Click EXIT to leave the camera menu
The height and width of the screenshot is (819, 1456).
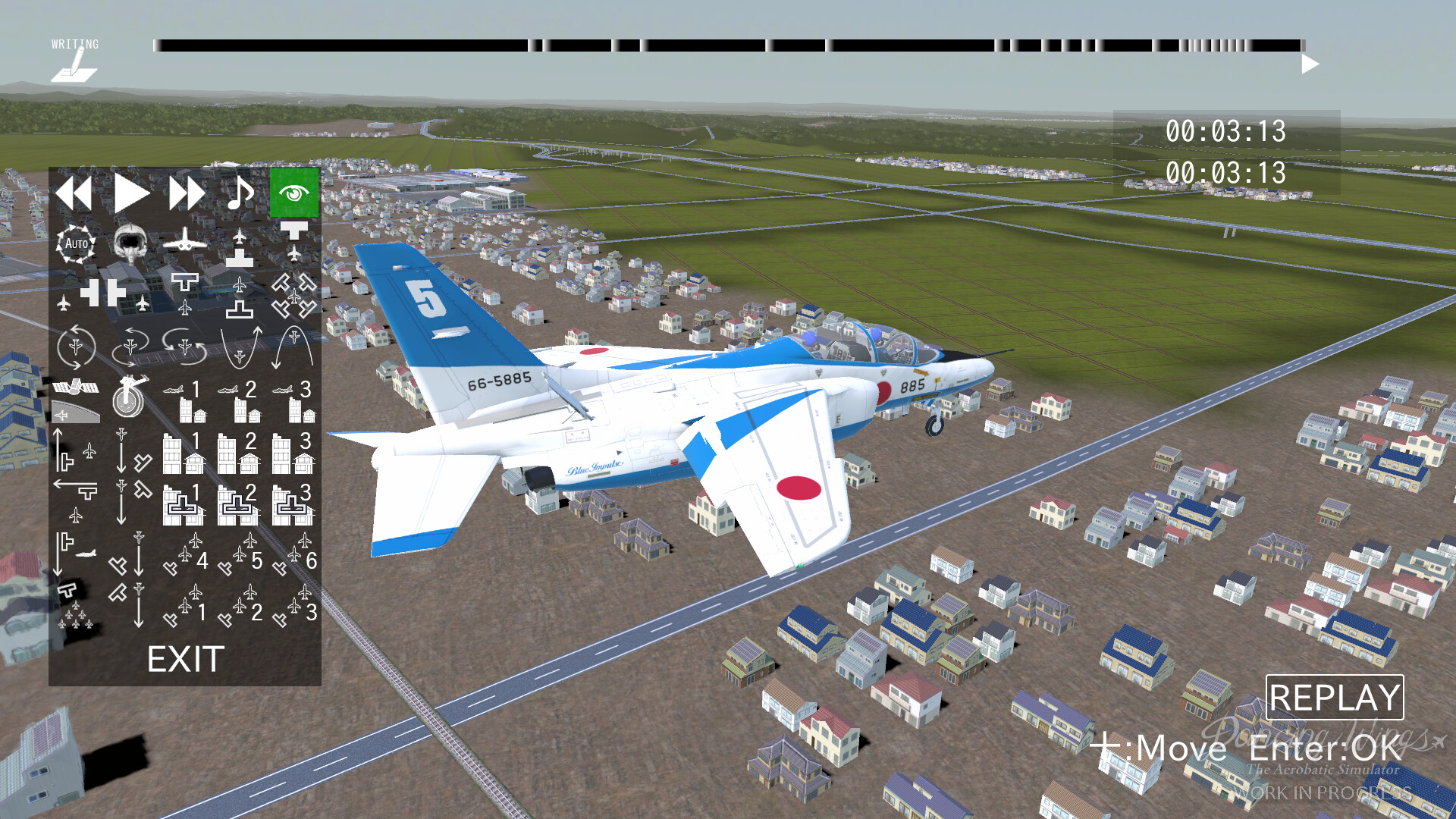click(x=184, y=660)
